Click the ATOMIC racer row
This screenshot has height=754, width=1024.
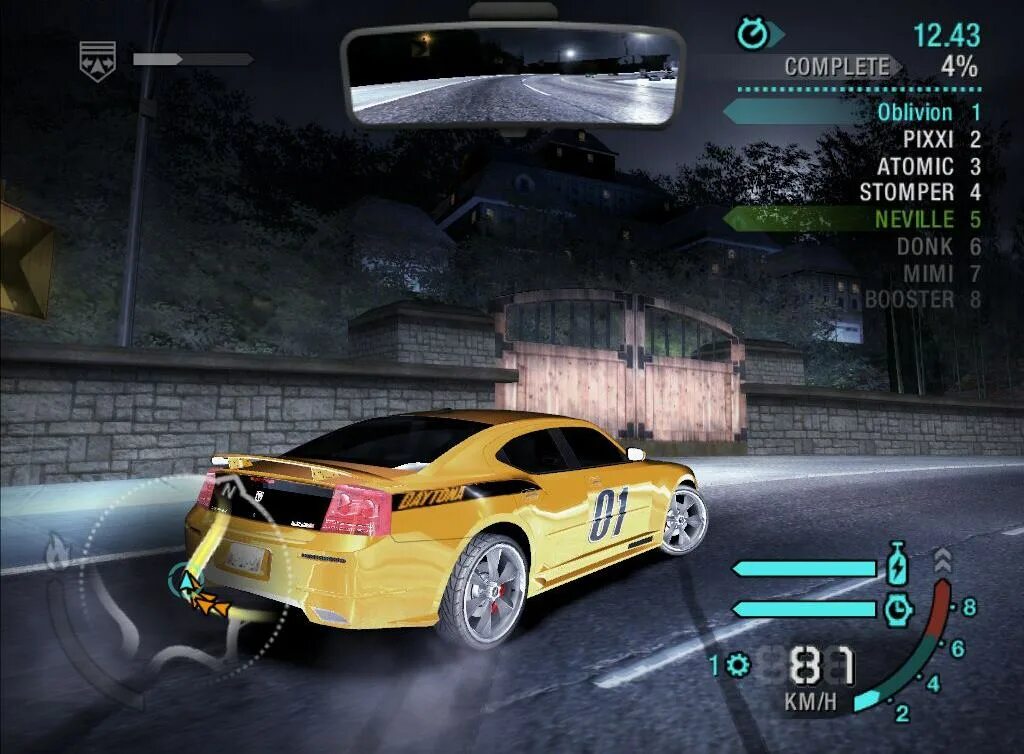tap(916, 166)
